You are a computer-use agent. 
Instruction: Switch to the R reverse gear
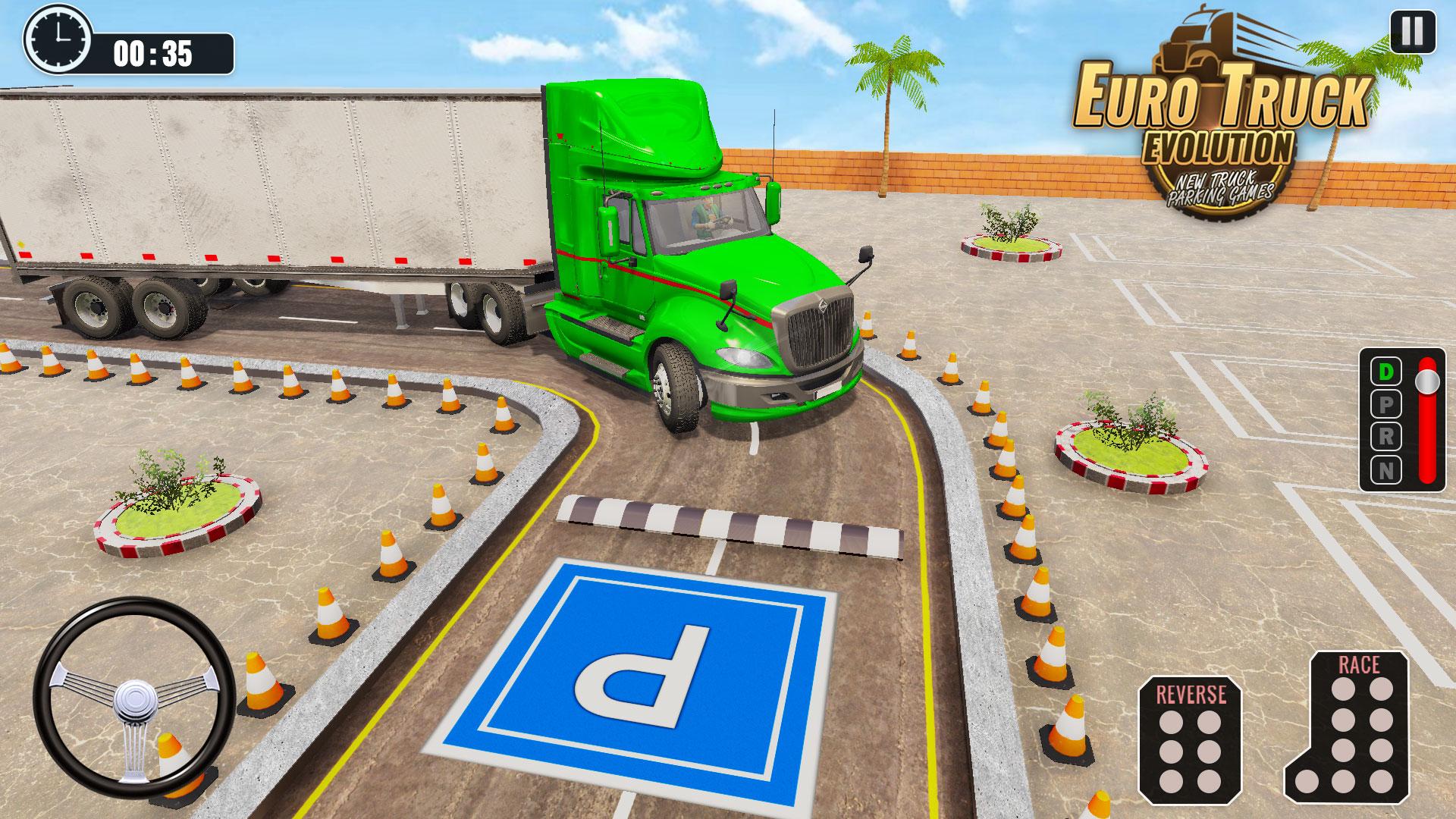(x=1385, y=438)
